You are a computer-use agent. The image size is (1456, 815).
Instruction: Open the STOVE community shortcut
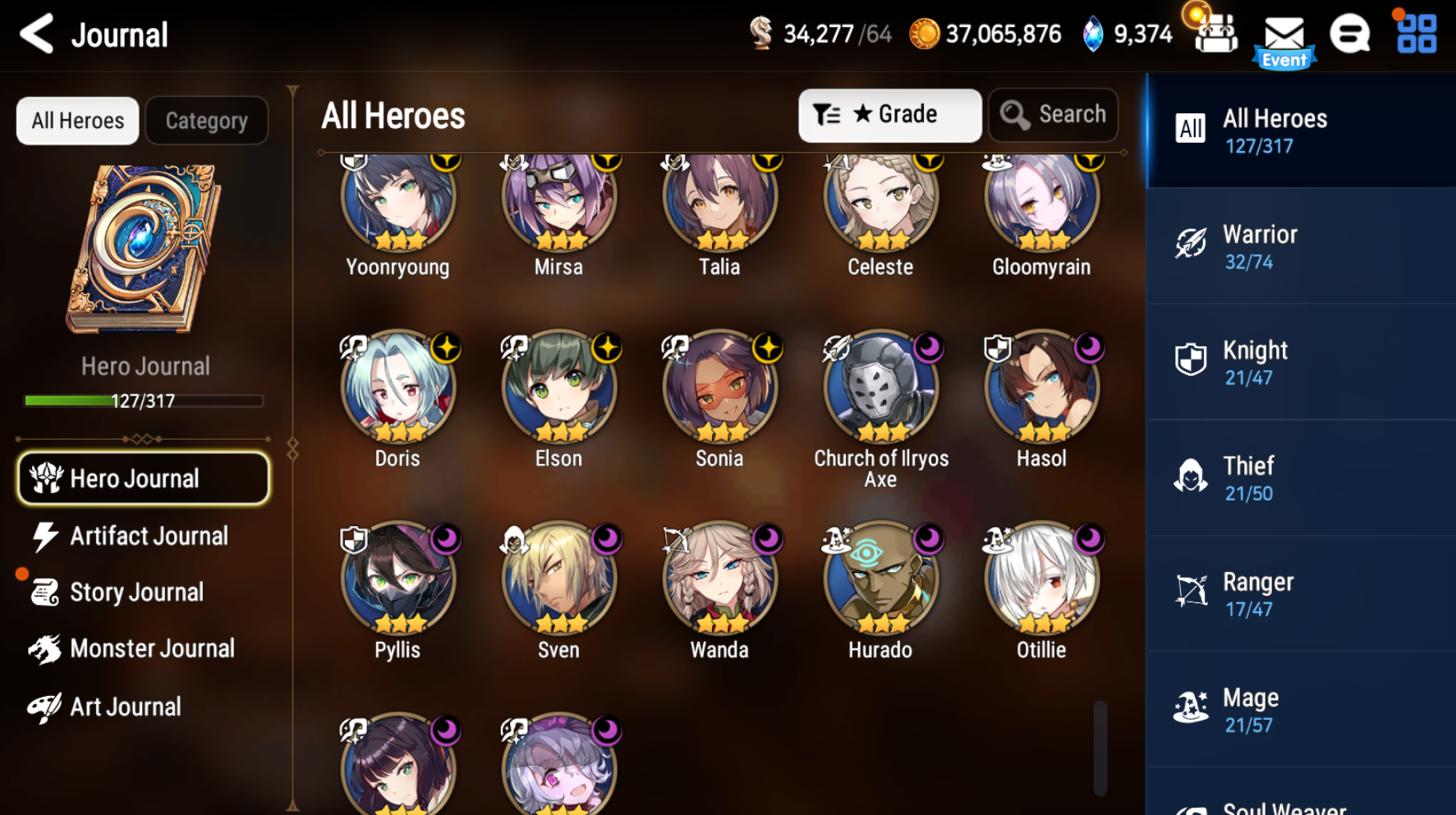tap(1348, 34)
